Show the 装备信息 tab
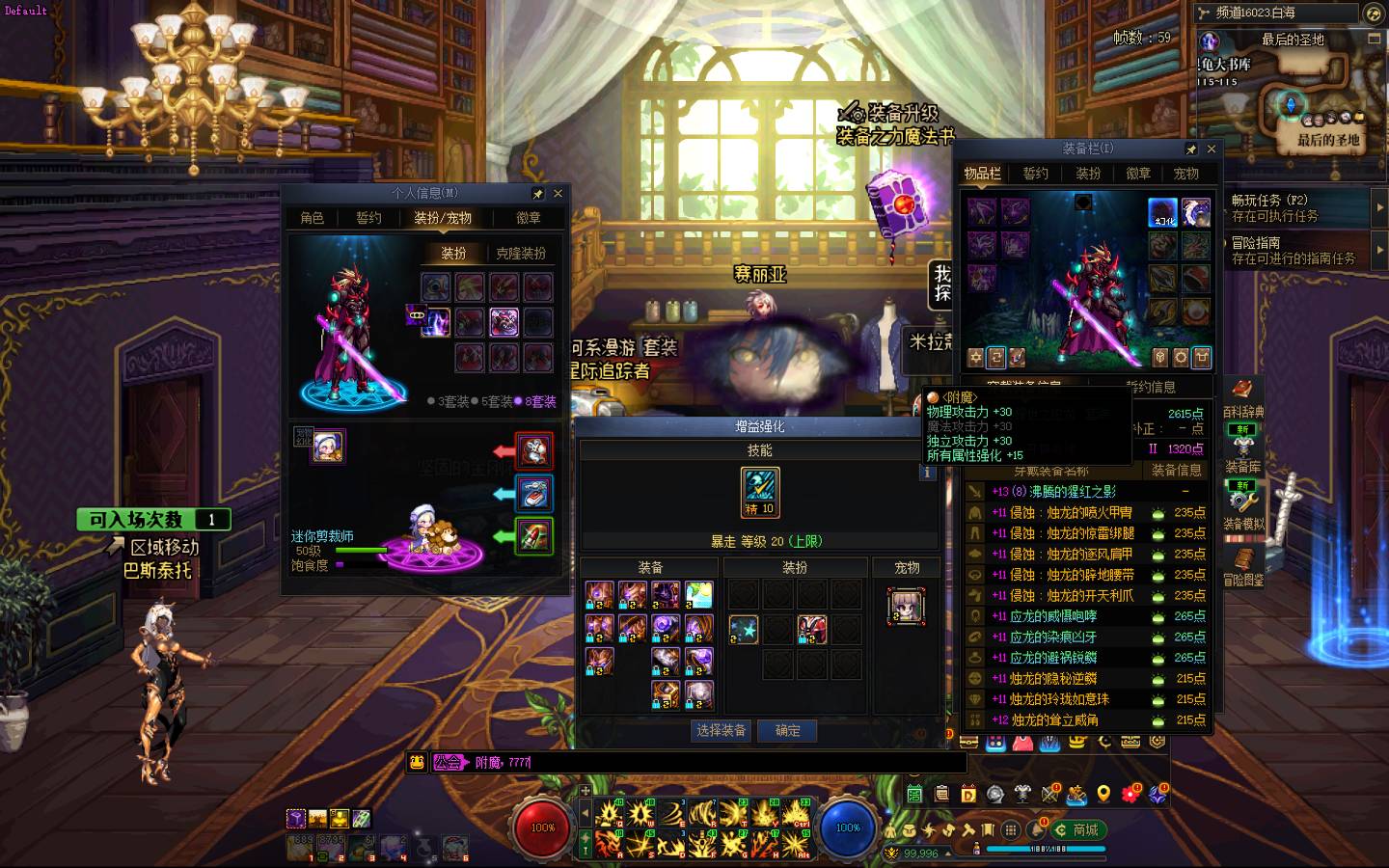This screenshot has width=1389, height=868. point(1176,470)
